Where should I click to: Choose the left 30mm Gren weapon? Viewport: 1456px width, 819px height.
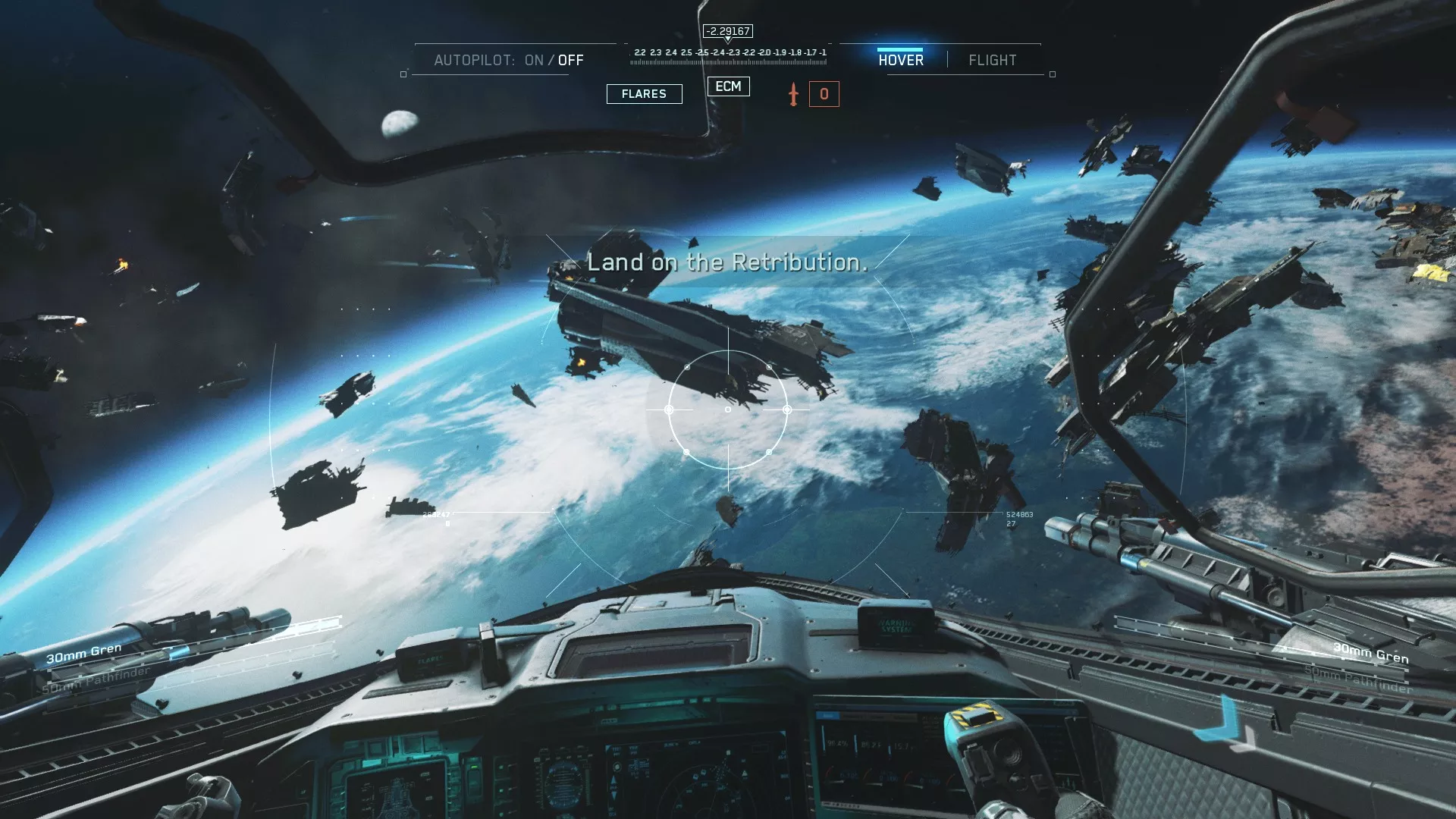[x=83, y=652]
